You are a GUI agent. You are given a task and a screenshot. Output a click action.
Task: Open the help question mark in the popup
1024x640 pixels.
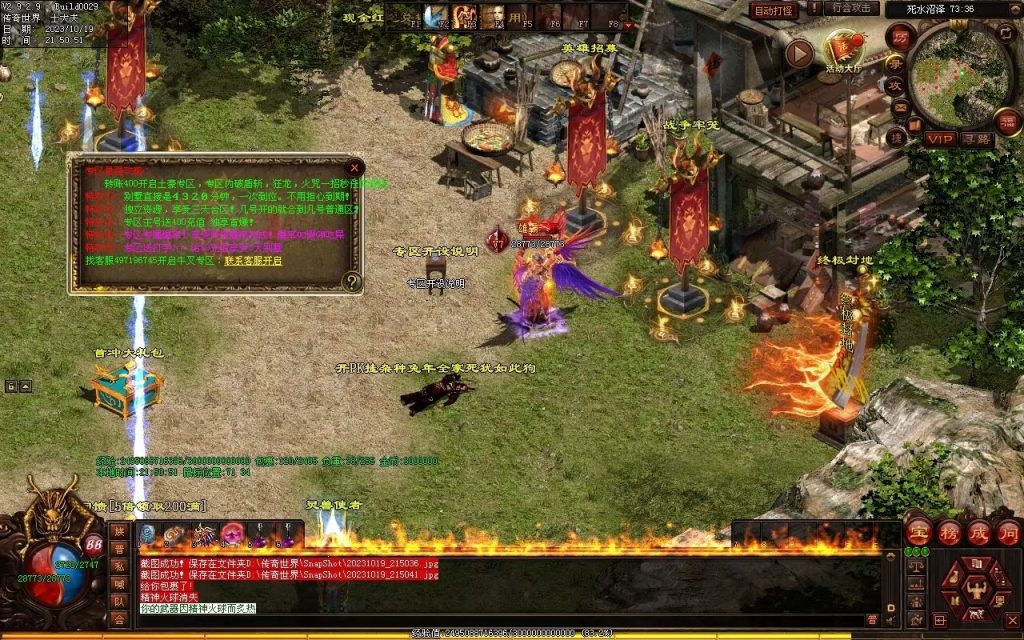pyautogui.click(x=351, y=282)
